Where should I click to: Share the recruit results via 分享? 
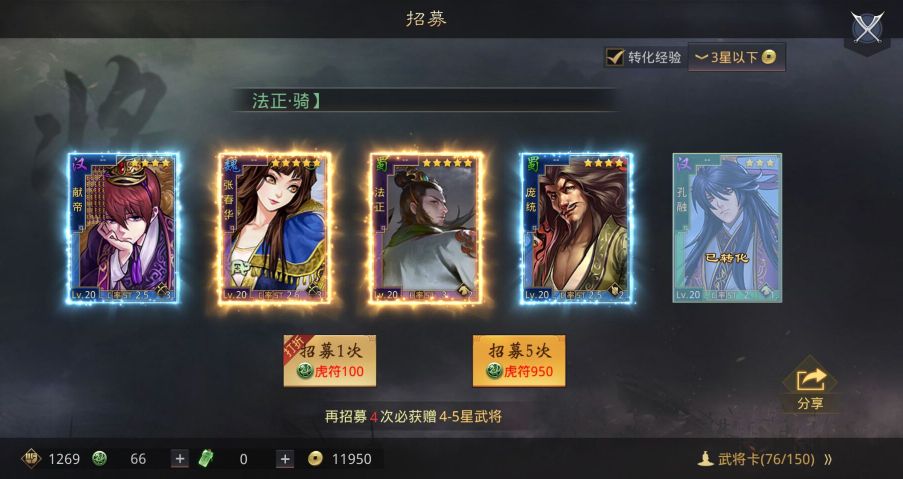811,388
